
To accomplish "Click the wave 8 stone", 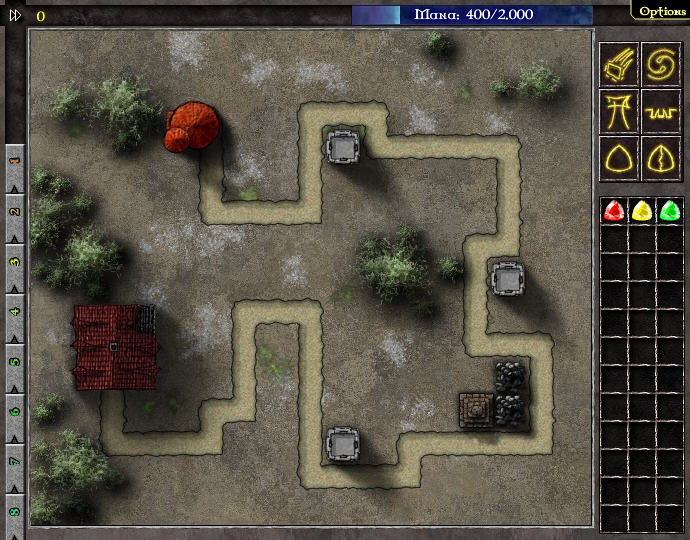I will pyautogui.click(x=15, y=512).
